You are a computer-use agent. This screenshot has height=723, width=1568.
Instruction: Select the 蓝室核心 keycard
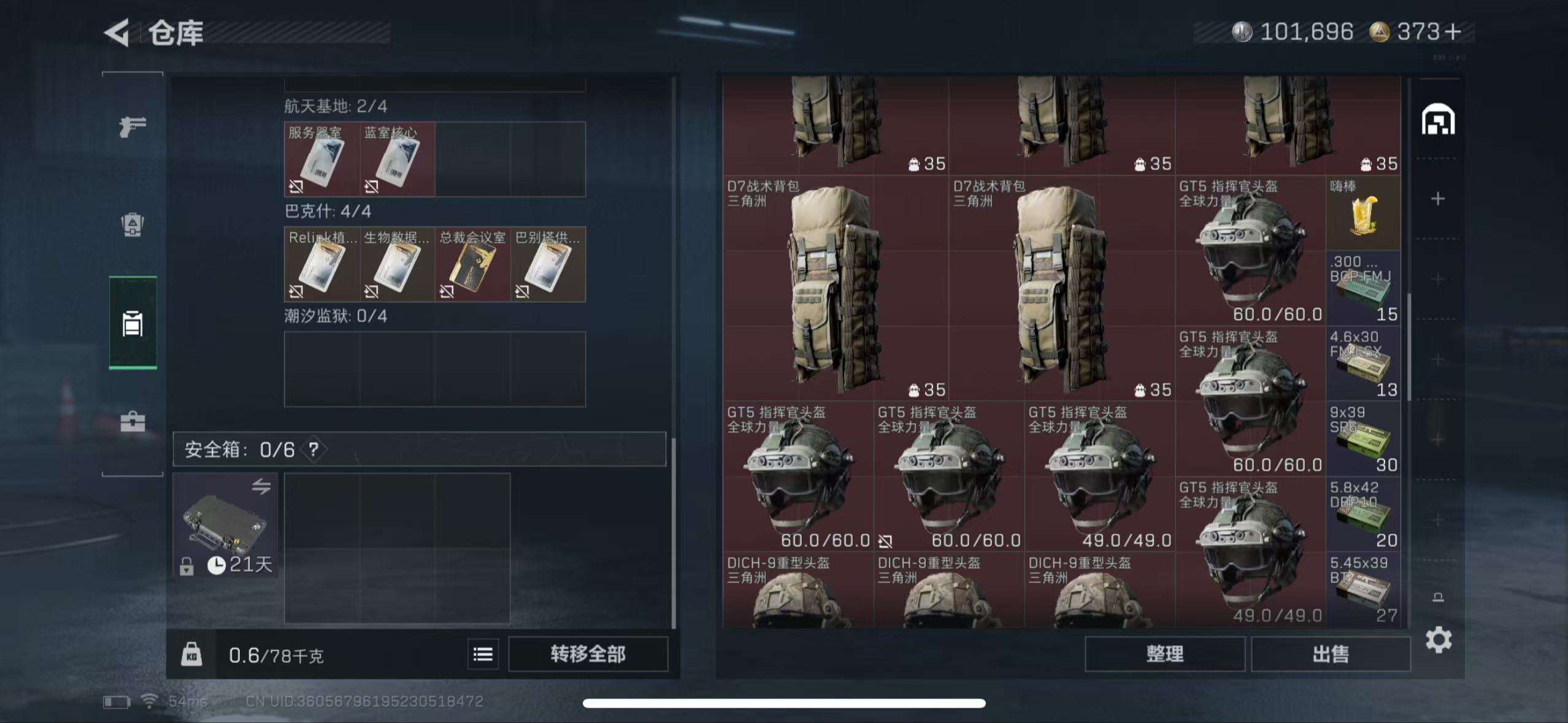397,159
